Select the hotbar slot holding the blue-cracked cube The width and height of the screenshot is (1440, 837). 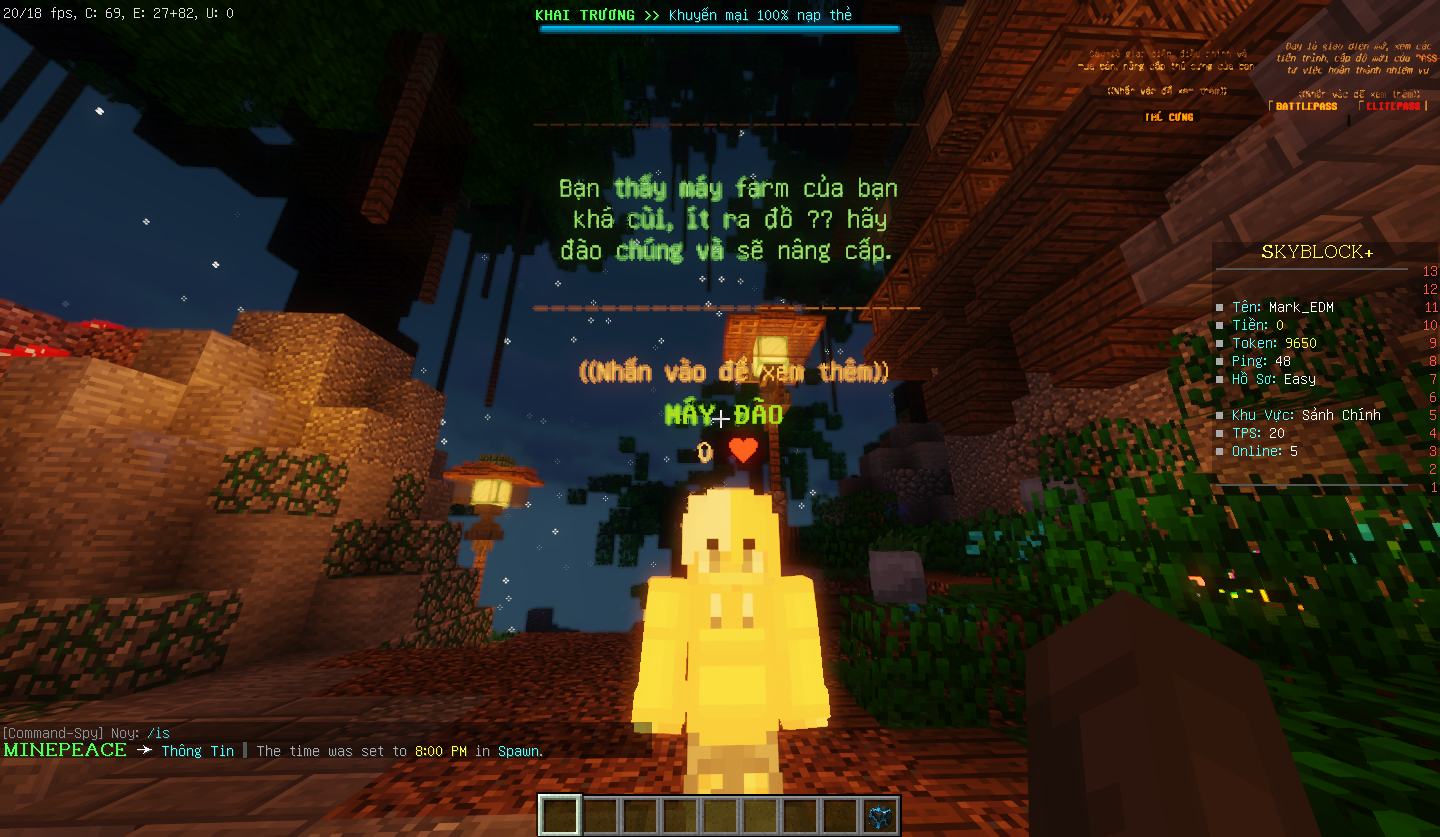879,815
